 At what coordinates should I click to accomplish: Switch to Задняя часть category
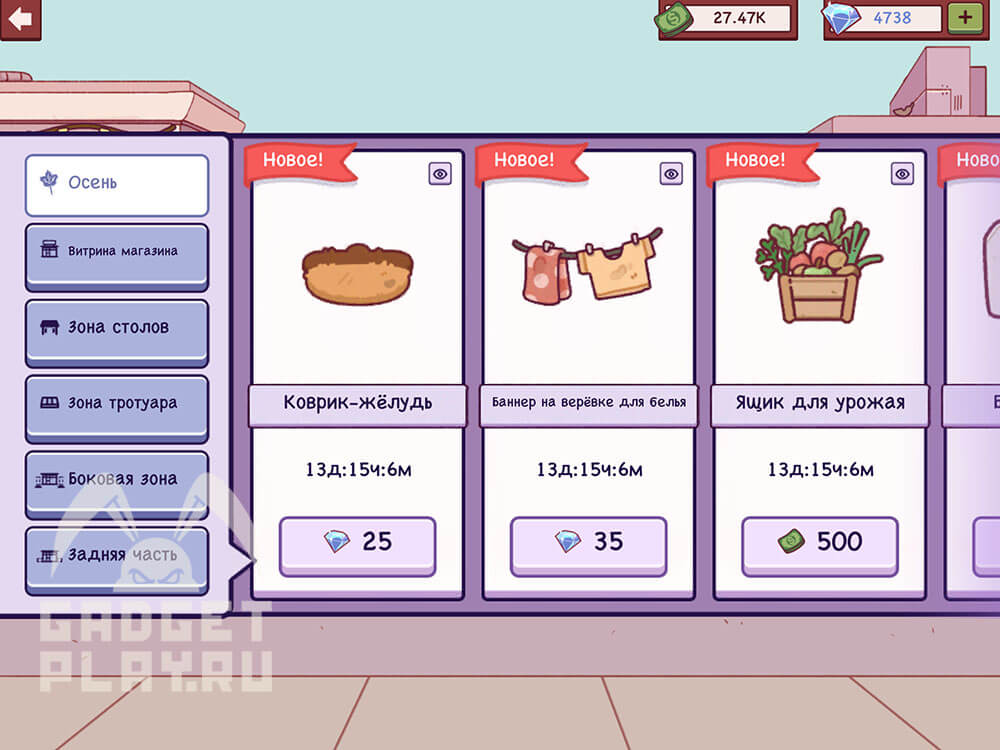pyautogui.click(x=117, y=556)
